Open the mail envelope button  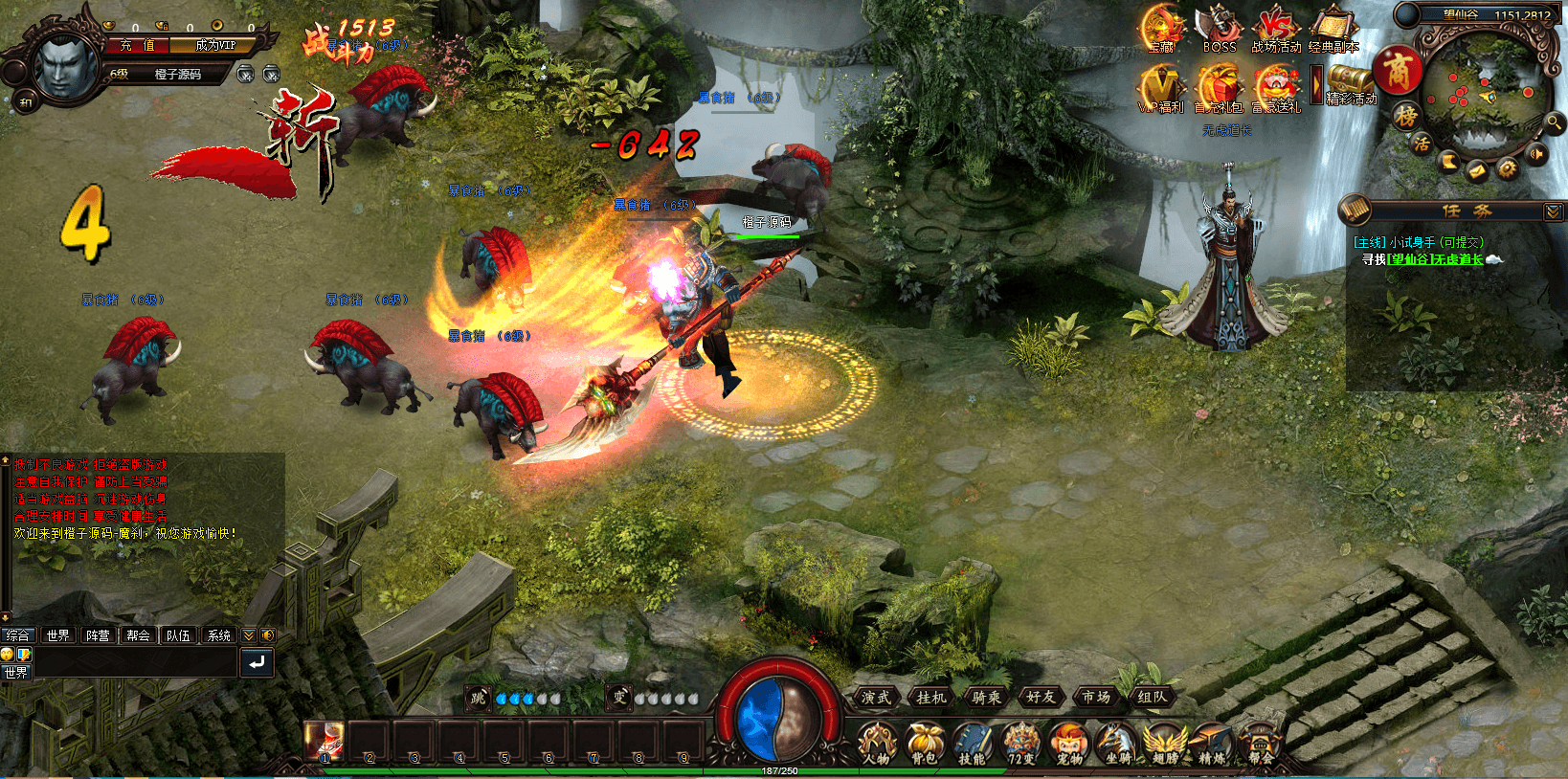point(1477,170)
